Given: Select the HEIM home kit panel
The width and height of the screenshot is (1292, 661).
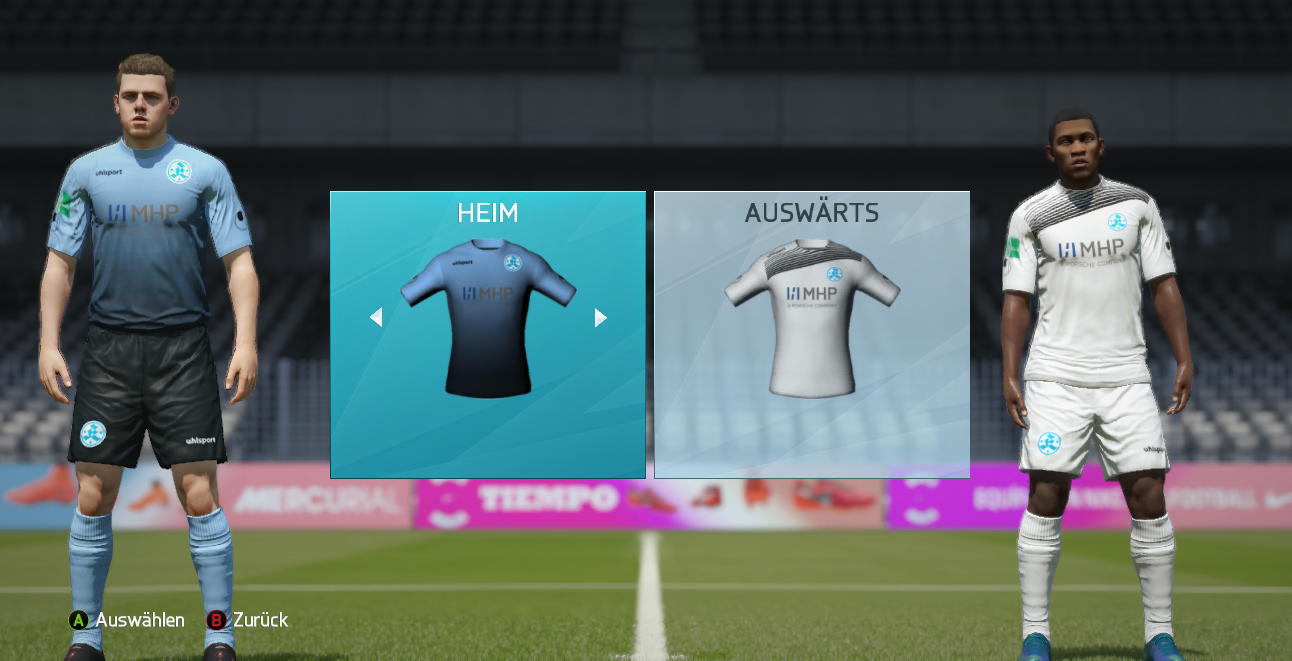Looking at the screenshot, I should pyautogui.click(x=488, y=335).
